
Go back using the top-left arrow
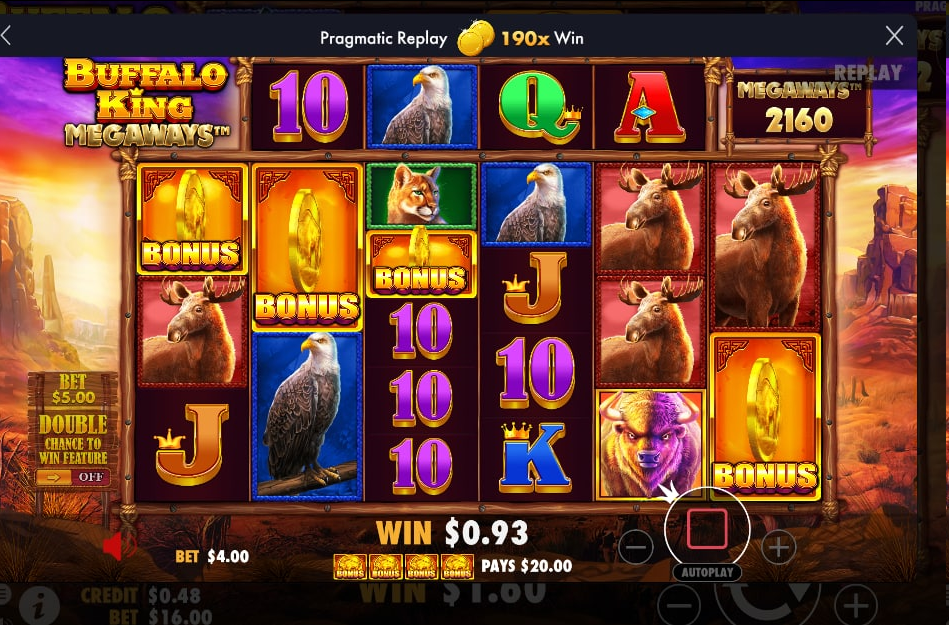click(6, 37)
